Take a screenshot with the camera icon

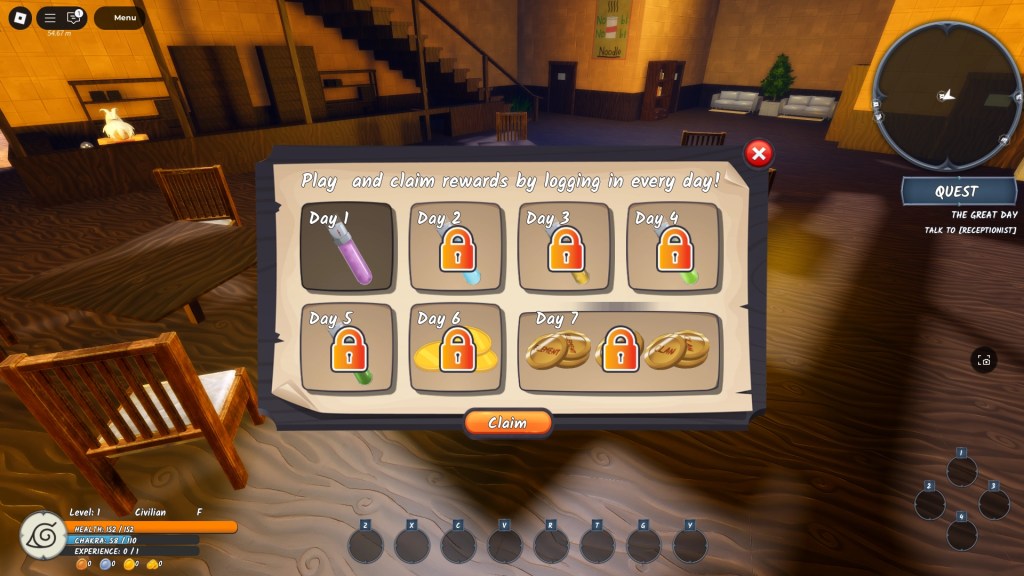tap(984, 361)
